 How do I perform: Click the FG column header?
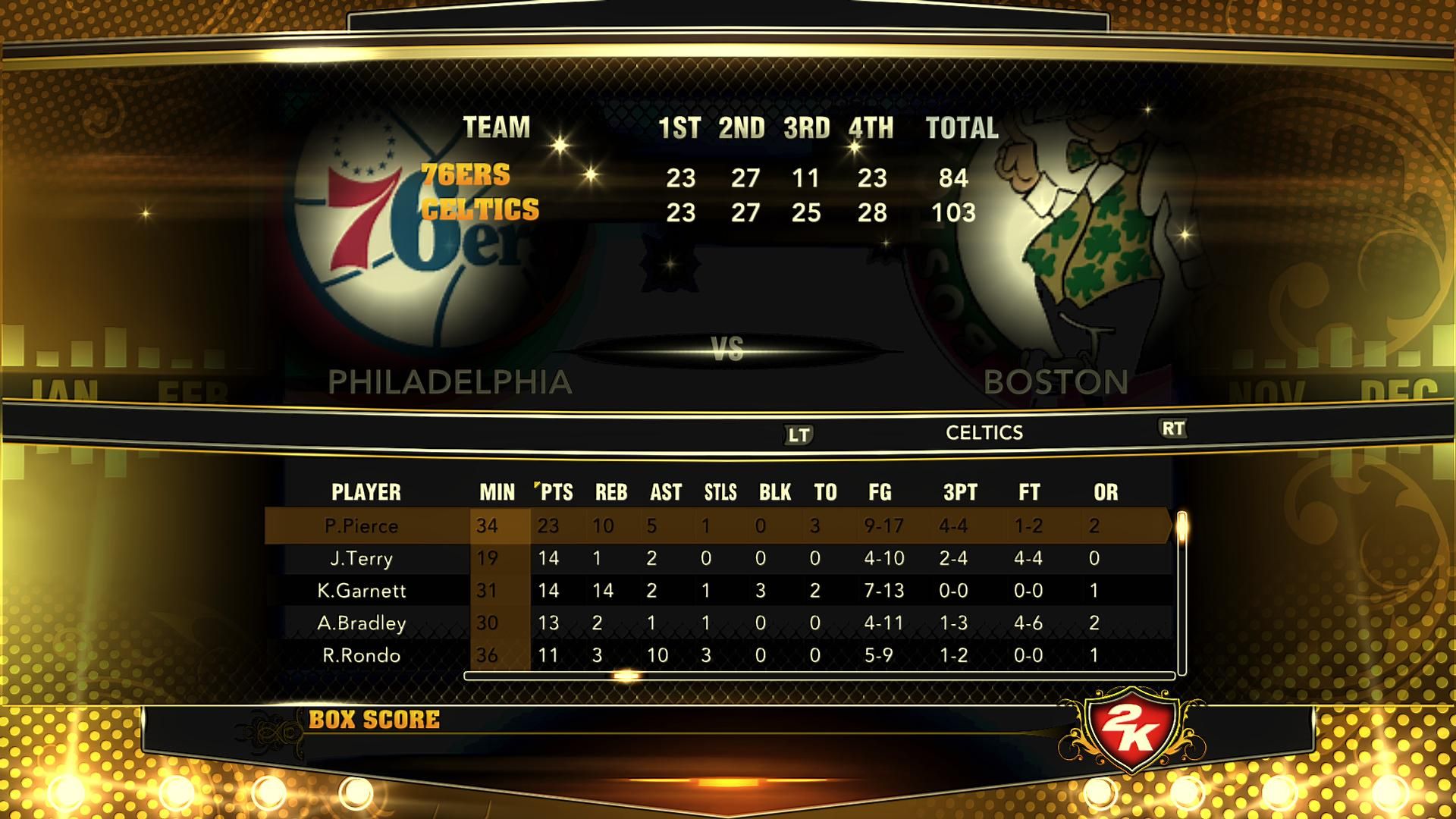click(x=880, y=492)
